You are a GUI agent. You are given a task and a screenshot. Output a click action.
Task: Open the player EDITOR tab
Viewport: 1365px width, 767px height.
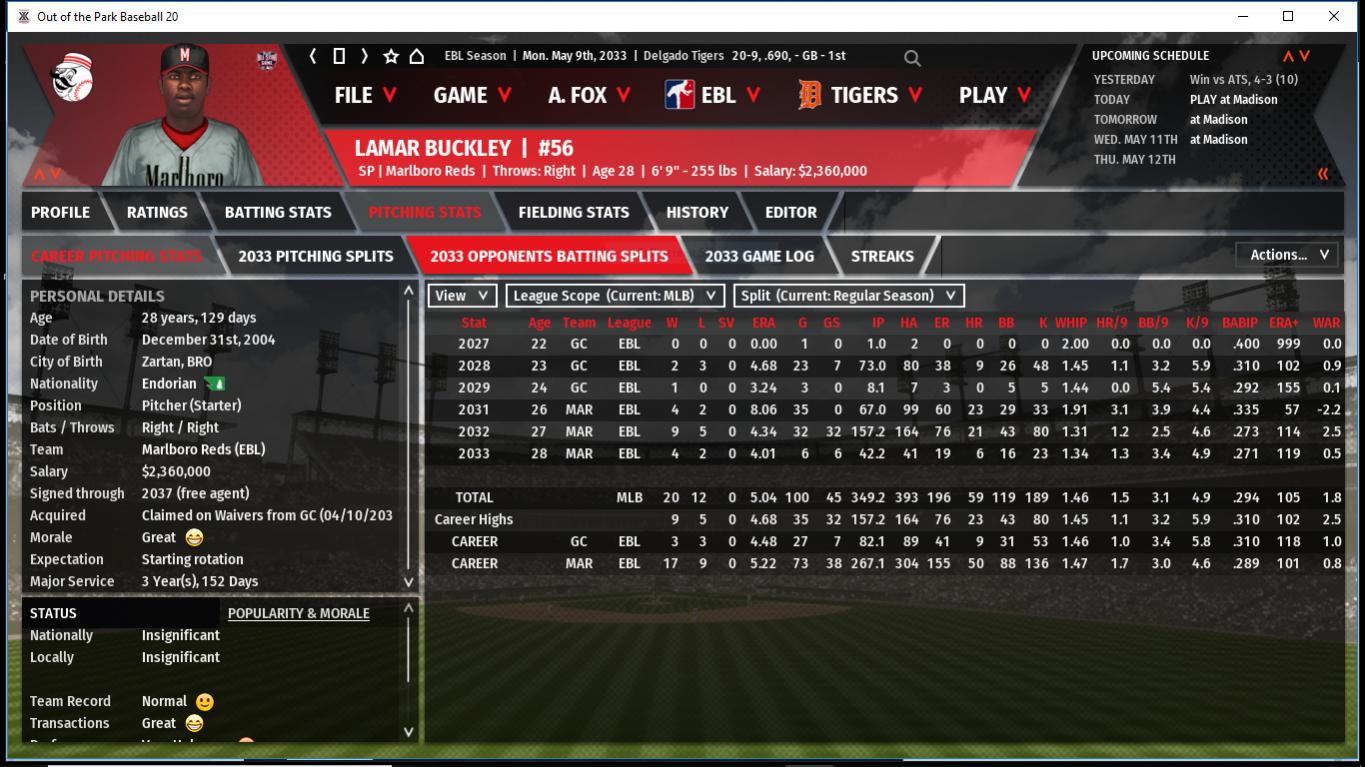pyautogui.click(x=791, y=212)
